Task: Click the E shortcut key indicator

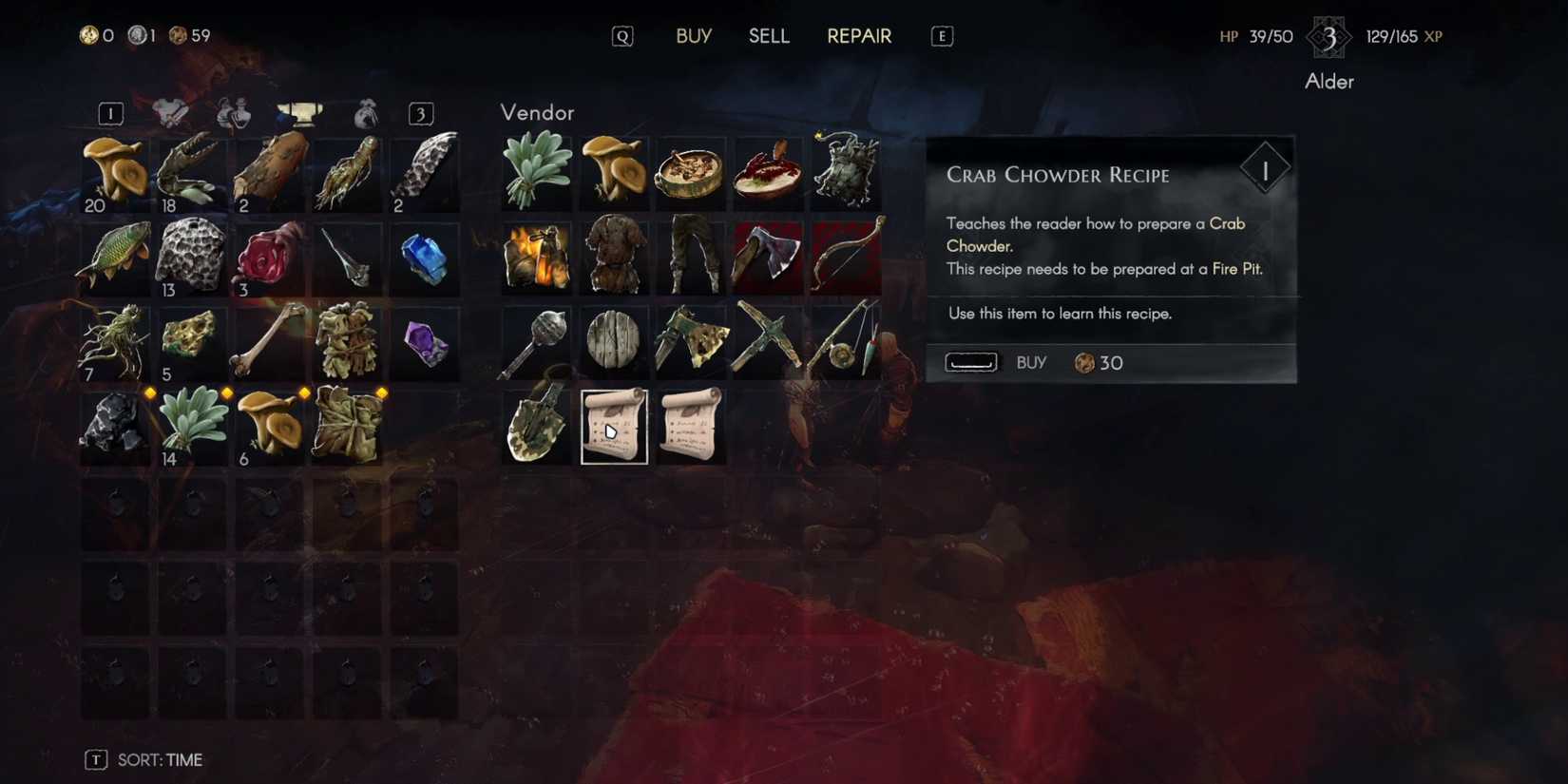Action: pos(941,35)
